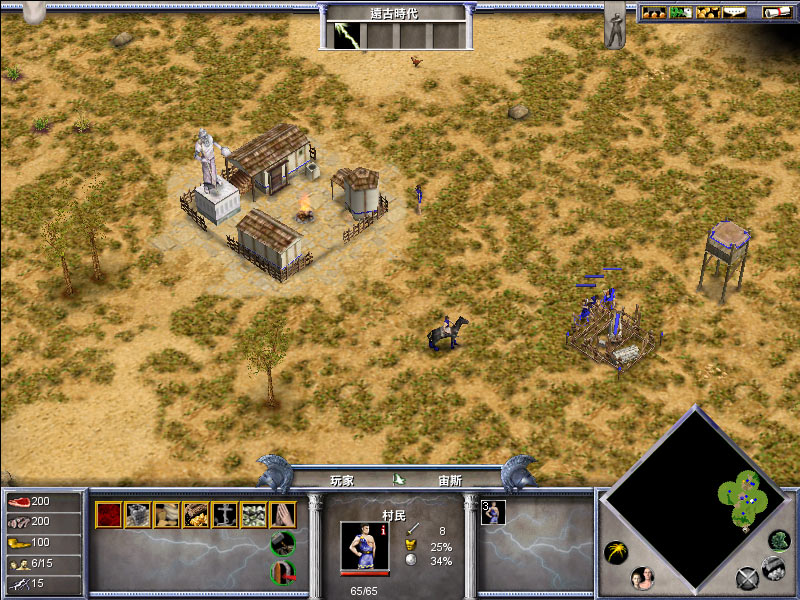Click the red door garrison button
The width and height of the screenshot is (800, 600).
(282, 572)
